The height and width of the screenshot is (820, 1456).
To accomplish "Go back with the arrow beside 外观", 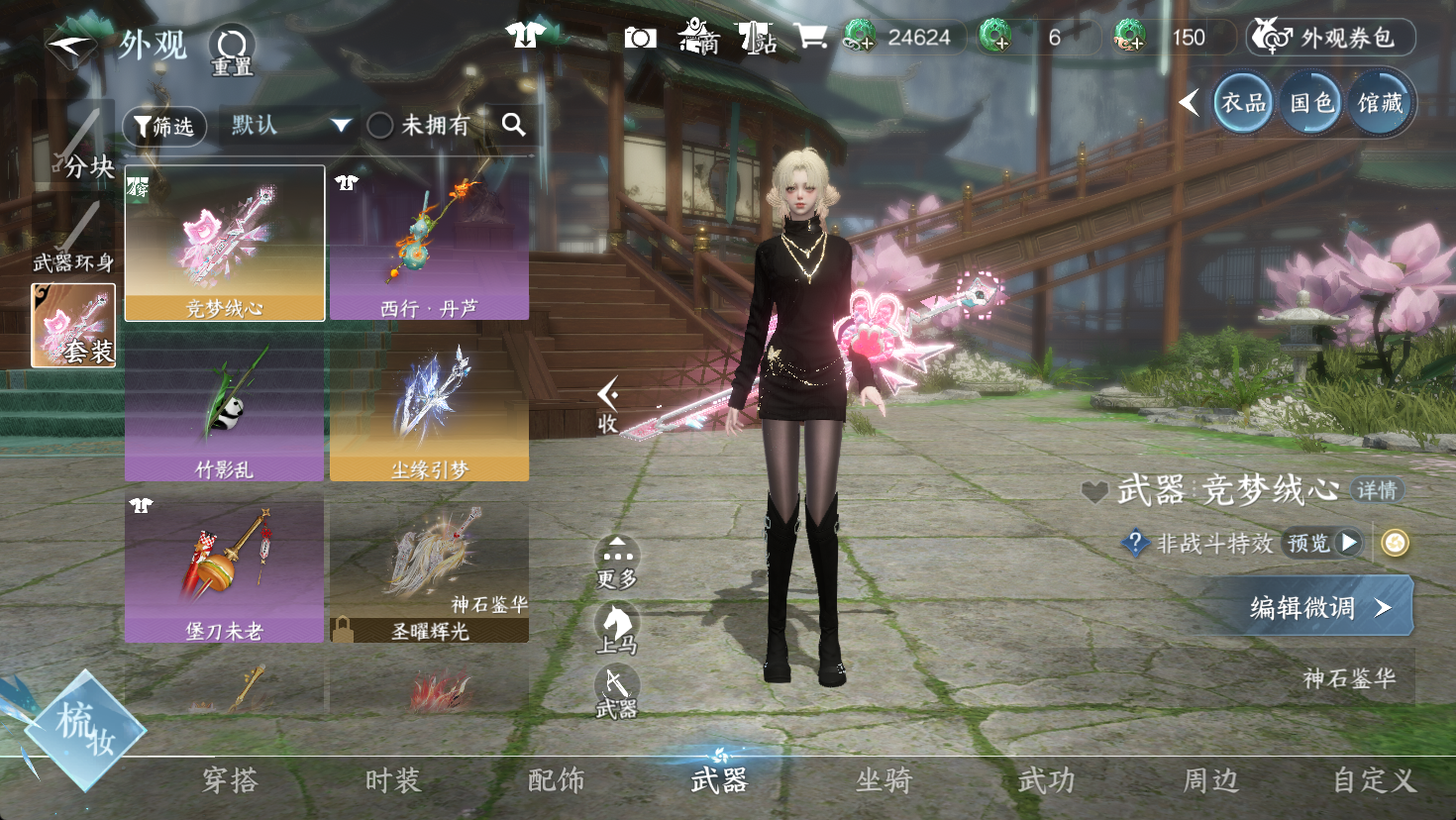I will (71, 47).
